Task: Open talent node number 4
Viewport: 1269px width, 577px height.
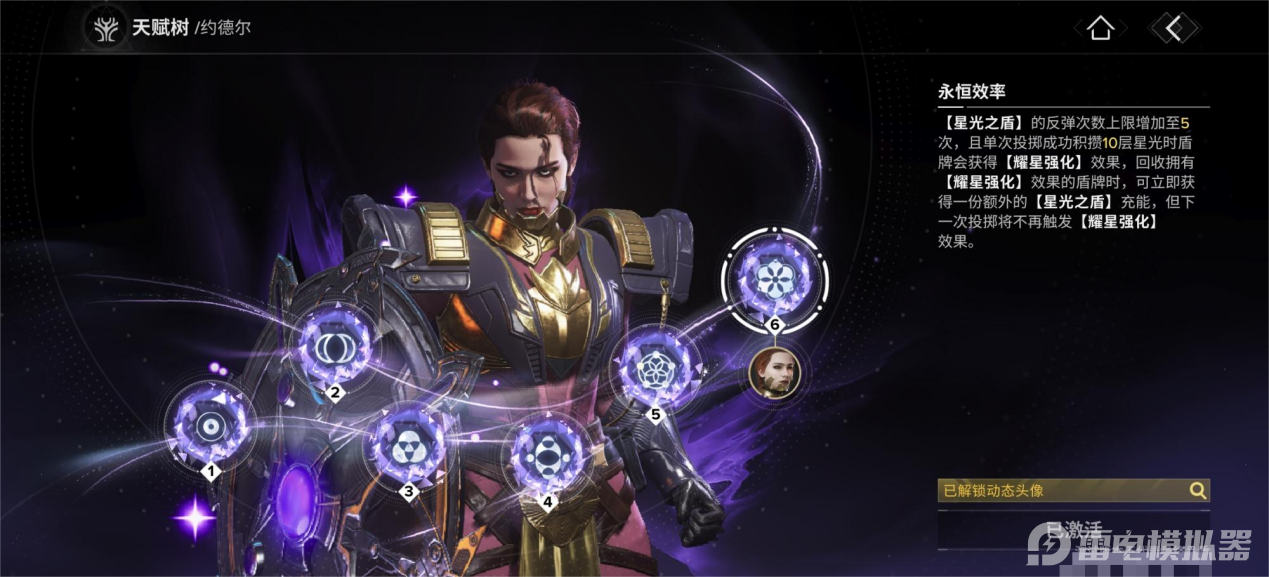Action: point(547,457)
